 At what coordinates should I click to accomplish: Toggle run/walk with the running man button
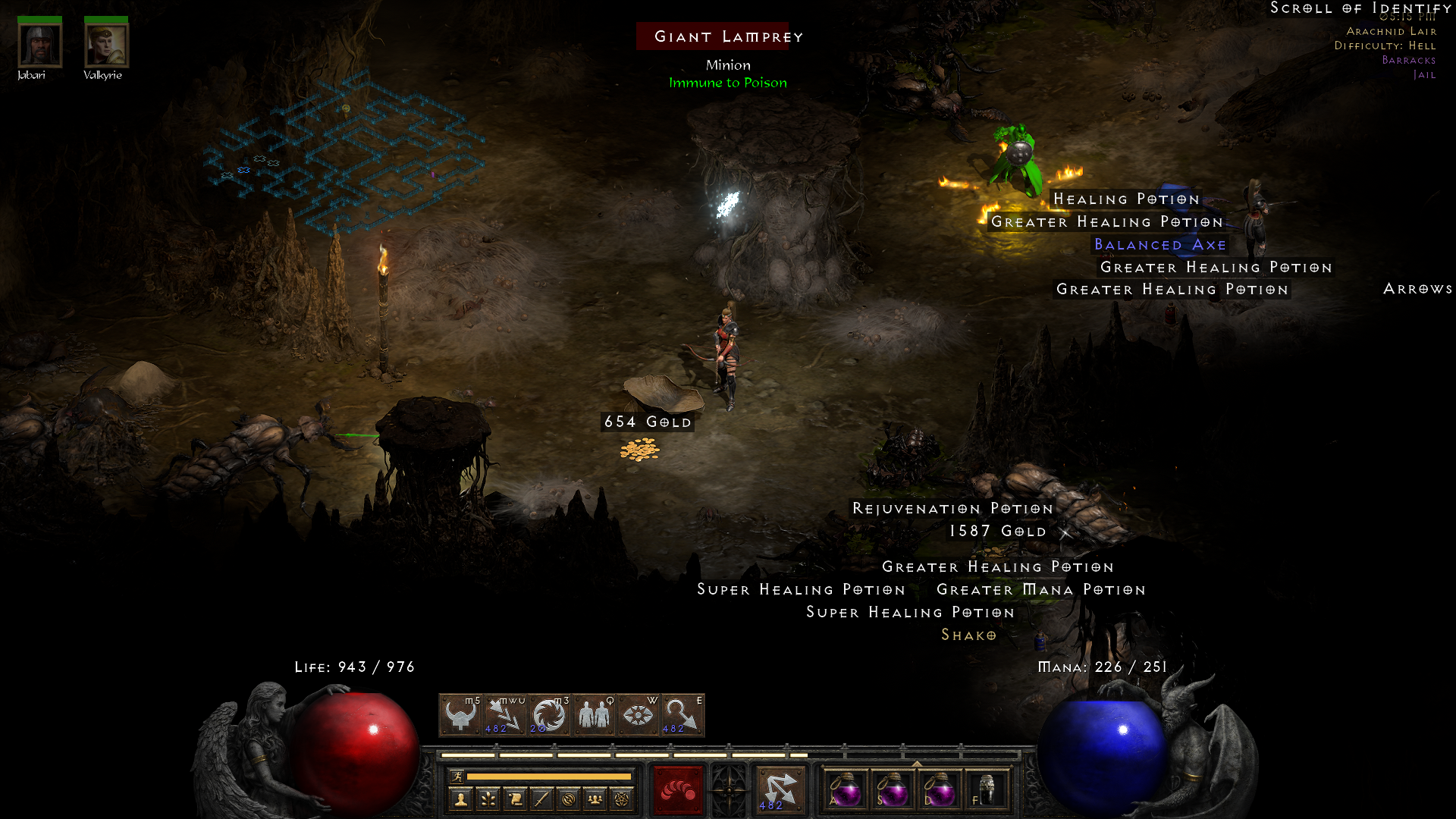[457, 776]
